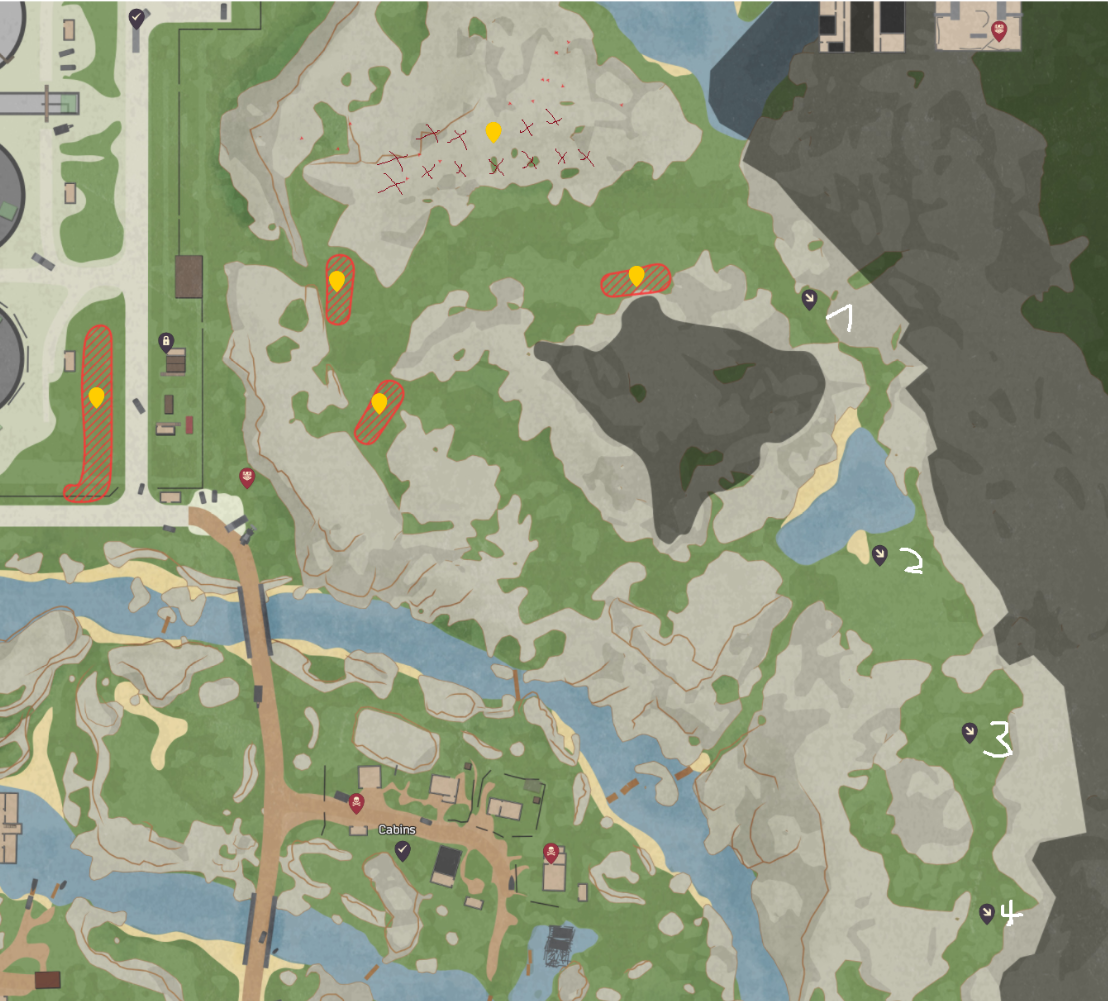Viewport: 1108px width, 1001px height.
Task: Click the arrow marker labeled 3
Action: (969, 732)
